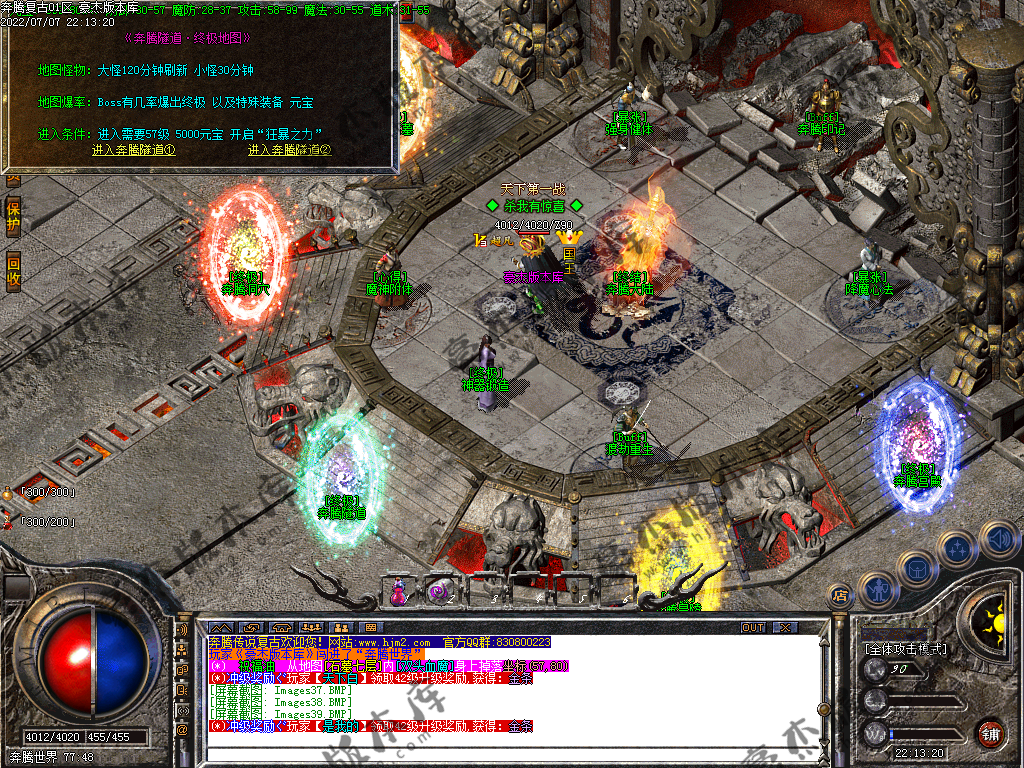This screenshot has width=1024, height=768.
Task: Choose the 进入奔腾隧道① dialogue link
Action: pyautogui.click(x=133, y=150)
